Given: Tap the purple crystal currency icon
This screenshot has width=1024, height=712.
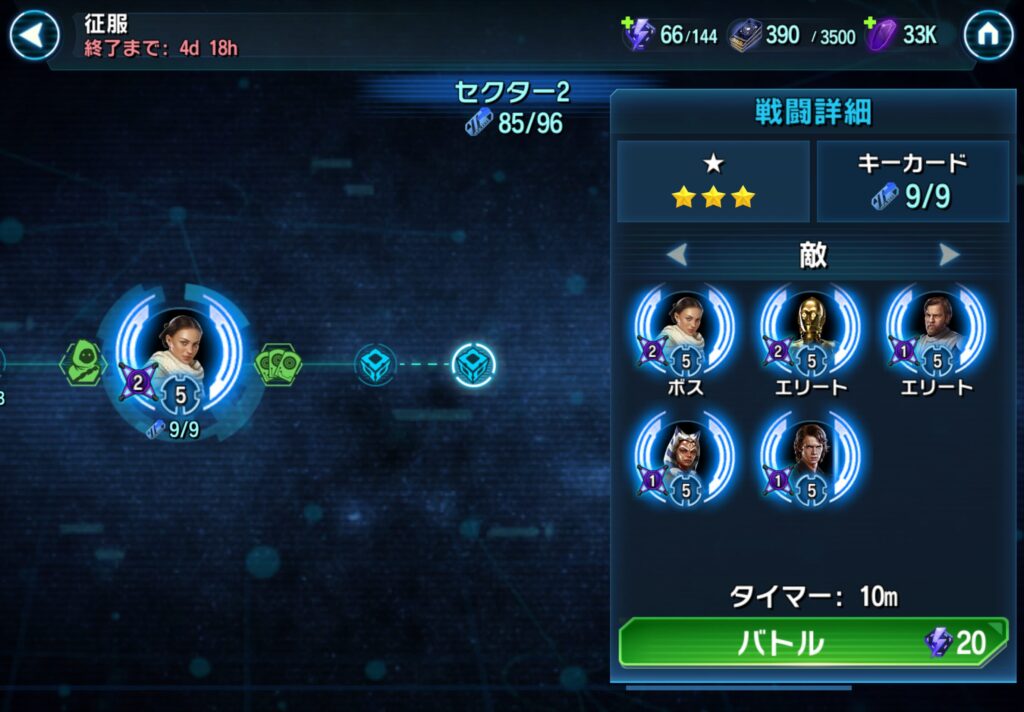Looking at the screenshot, I should click(880, 35).
